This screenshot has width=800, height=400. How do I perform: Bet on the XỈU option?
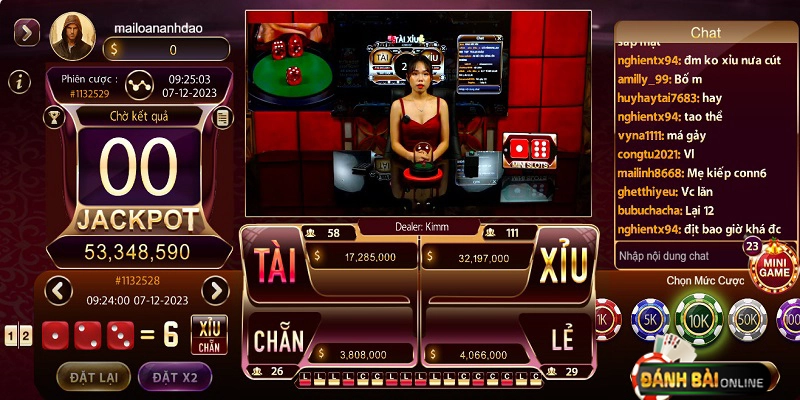563,264
